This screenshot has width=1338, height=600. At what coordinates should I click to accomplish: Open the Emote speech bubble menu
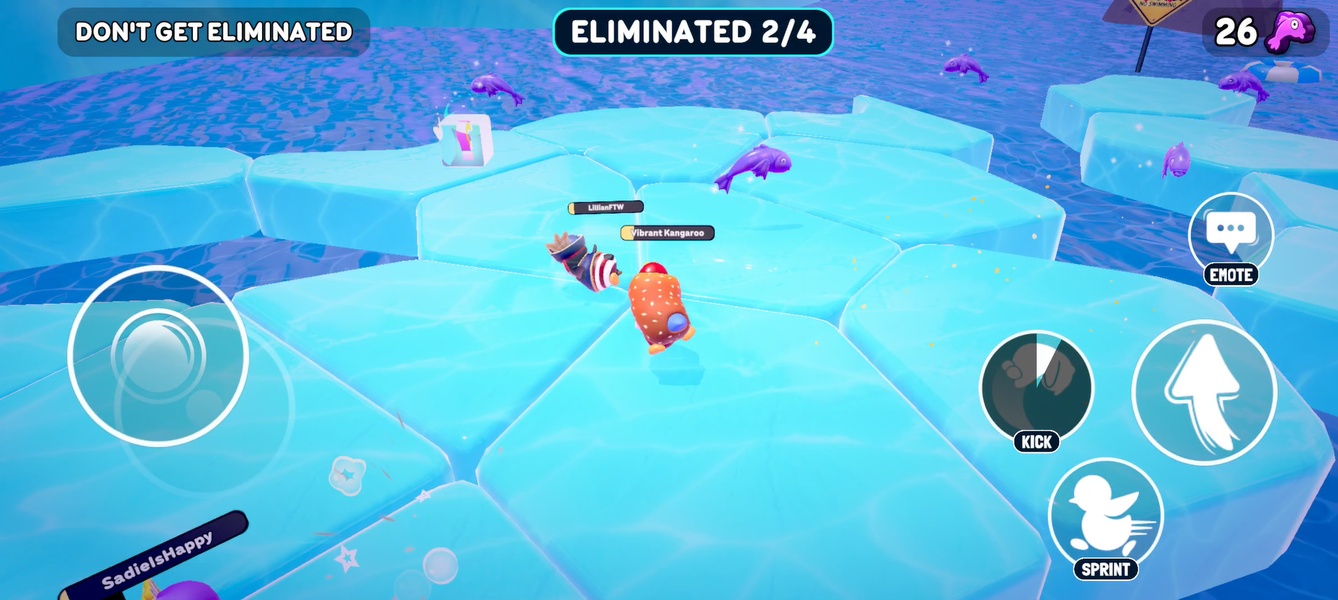pos(1230,234)
